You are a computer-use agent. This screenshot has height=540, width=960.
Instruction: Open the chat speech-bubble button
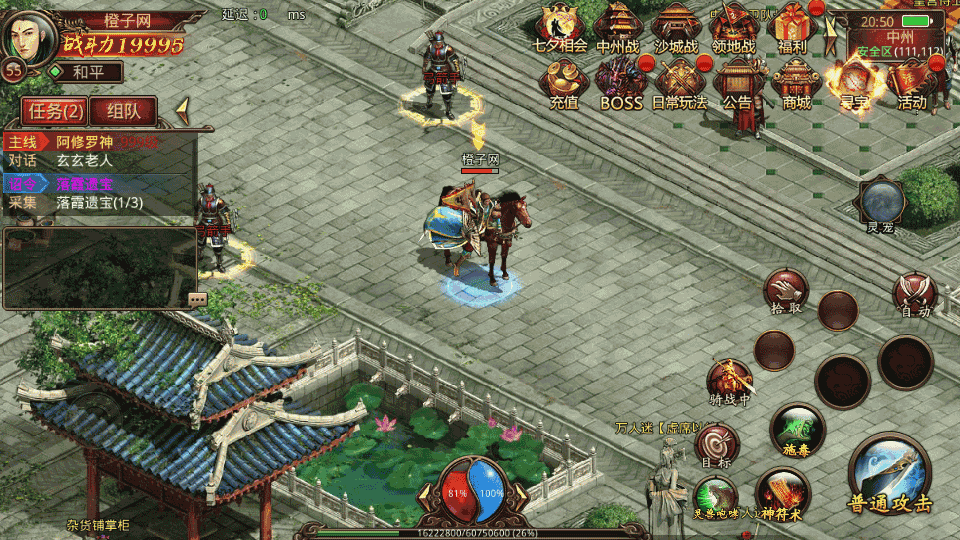197,299
